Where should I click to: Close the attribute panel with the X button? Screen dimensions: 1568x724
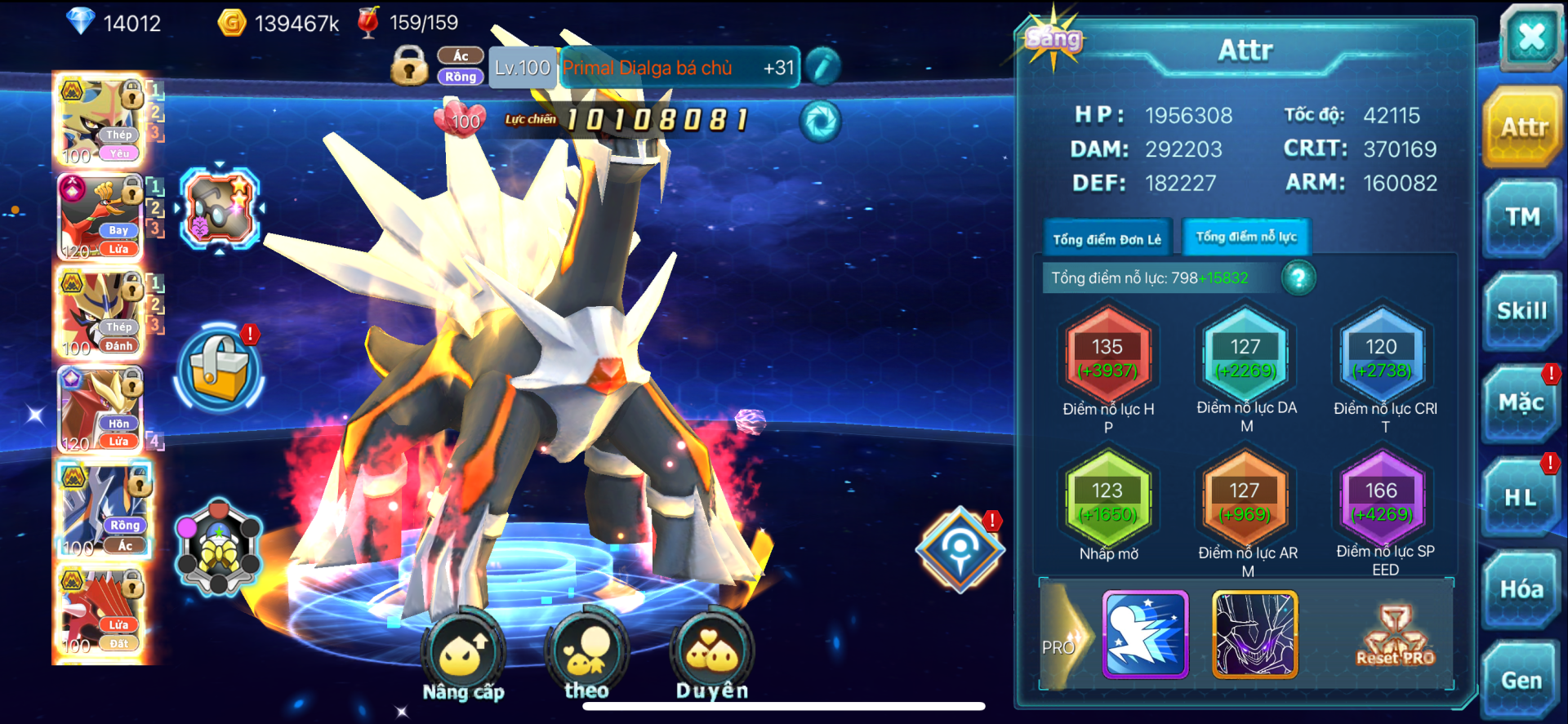click(x=1530, y=37)
